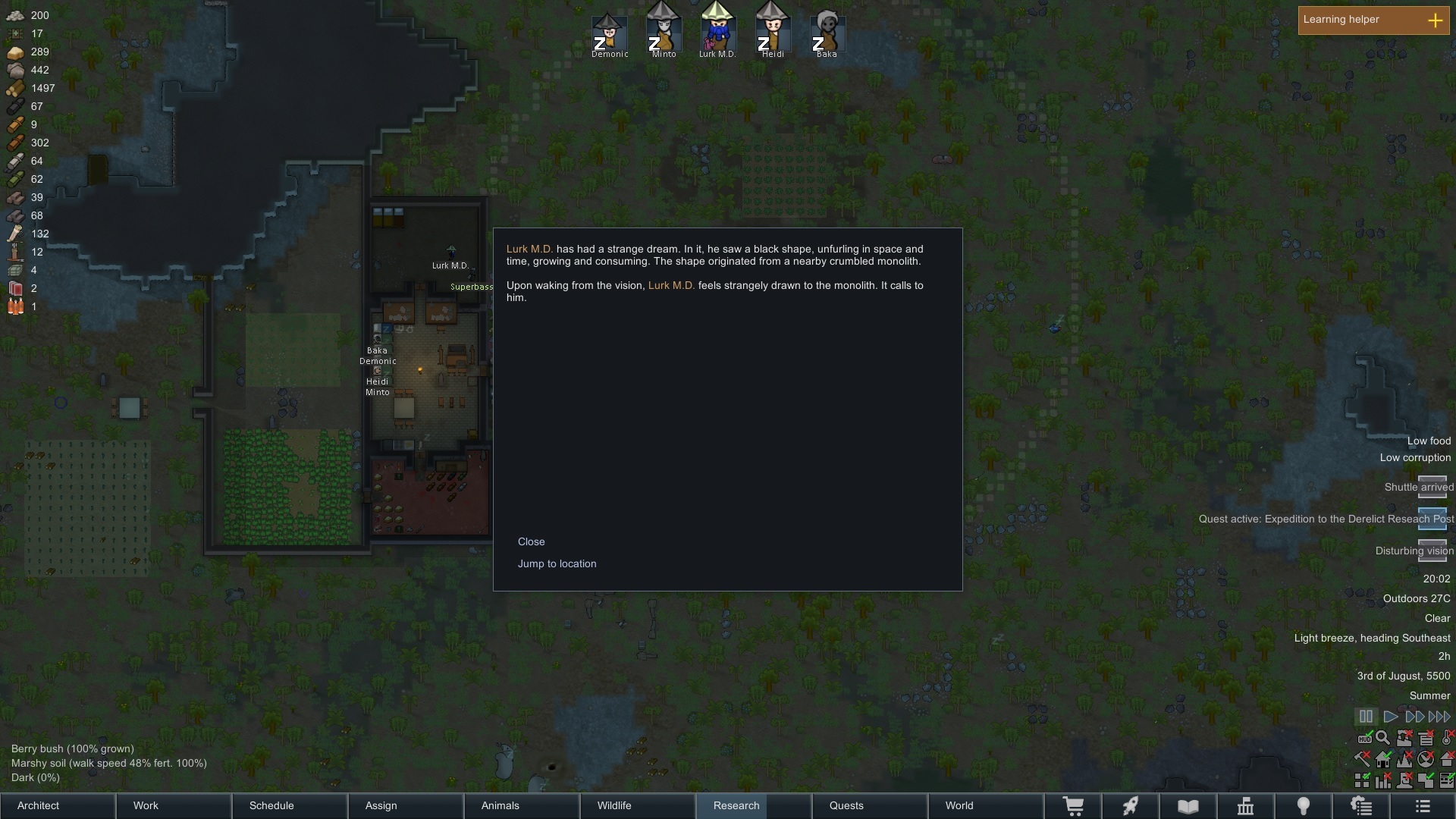The image size is (1456, 819).
Task: Open the shopping cart trade menu
Action: point(1073,806)
